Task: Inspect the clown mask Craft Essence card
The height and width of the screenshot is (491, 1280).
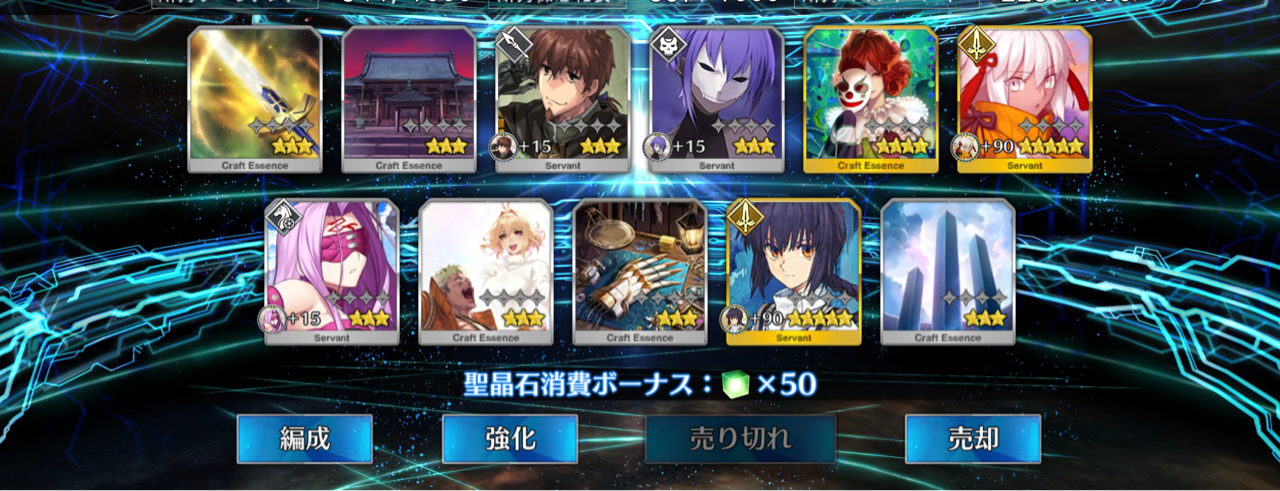Action: click(871, 99)
